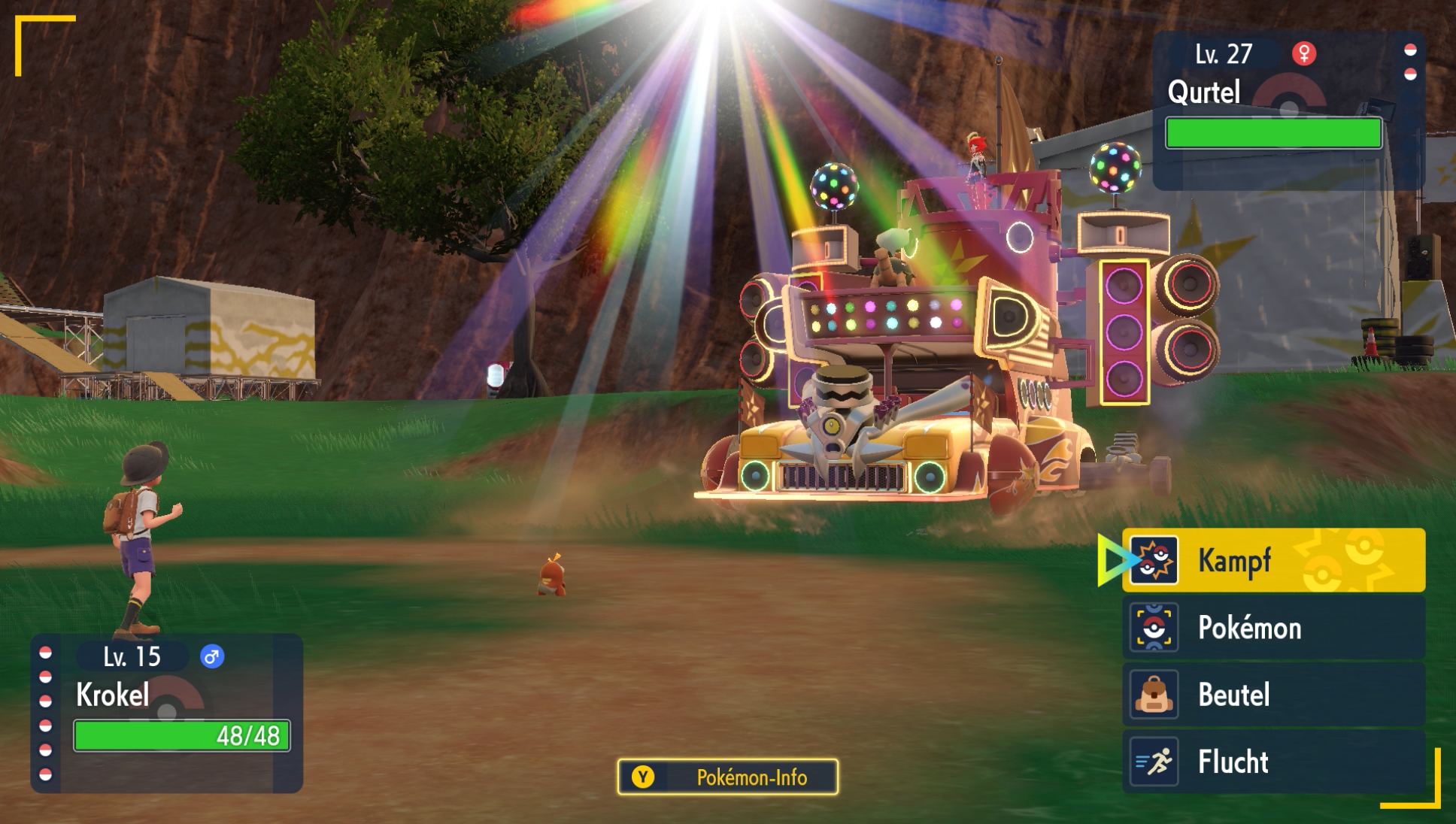
Task: Open the Pokémon party menu
Action: [1272, 628]
